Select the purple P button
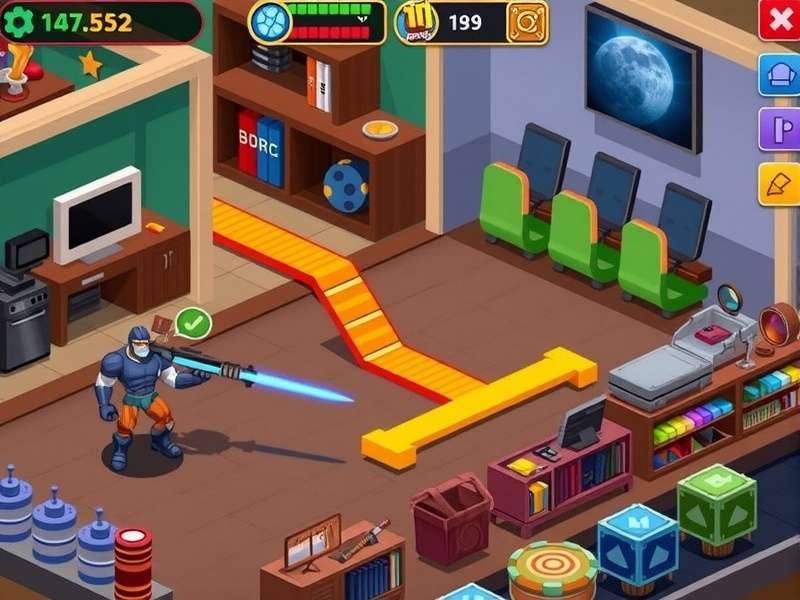The image size is (800, 600). tap(779, 130)
